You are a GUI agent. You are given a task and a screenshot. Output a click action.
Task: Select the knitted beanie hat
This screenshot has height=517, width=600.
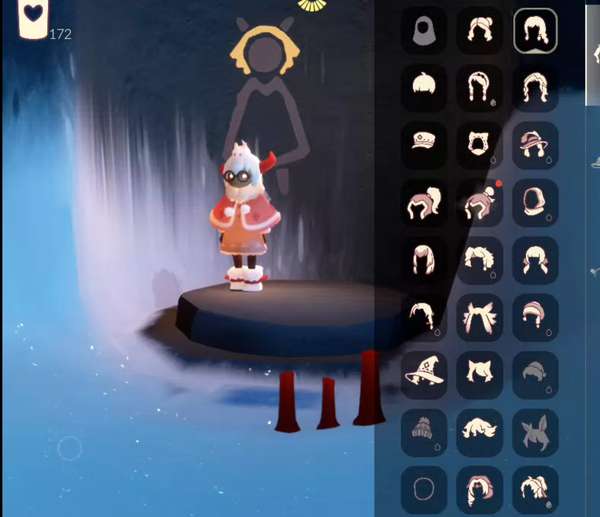coord(424,431)
